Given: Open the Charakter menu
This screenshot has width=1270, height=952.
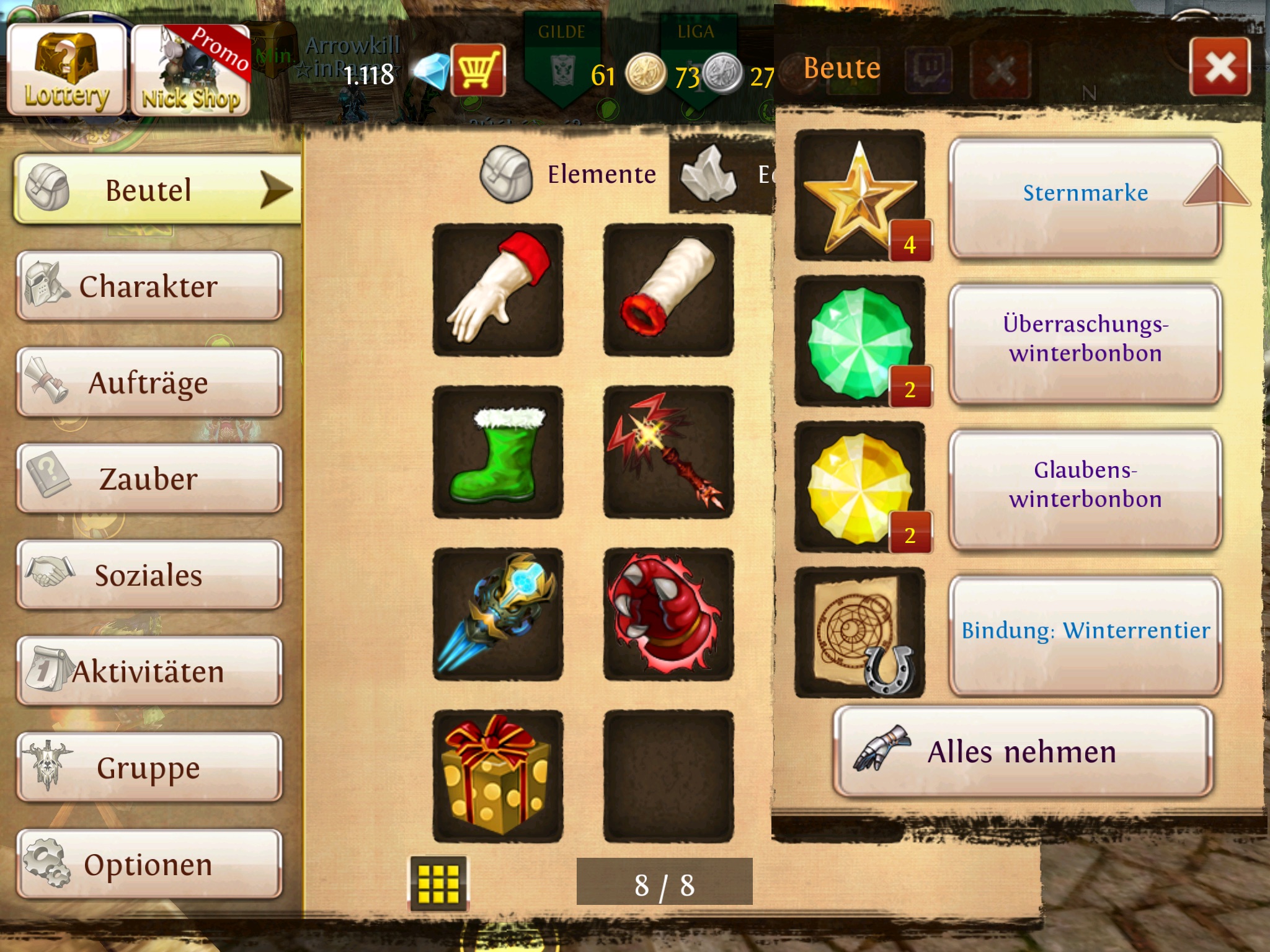Looking at the screenshot, I should (149, 286).
